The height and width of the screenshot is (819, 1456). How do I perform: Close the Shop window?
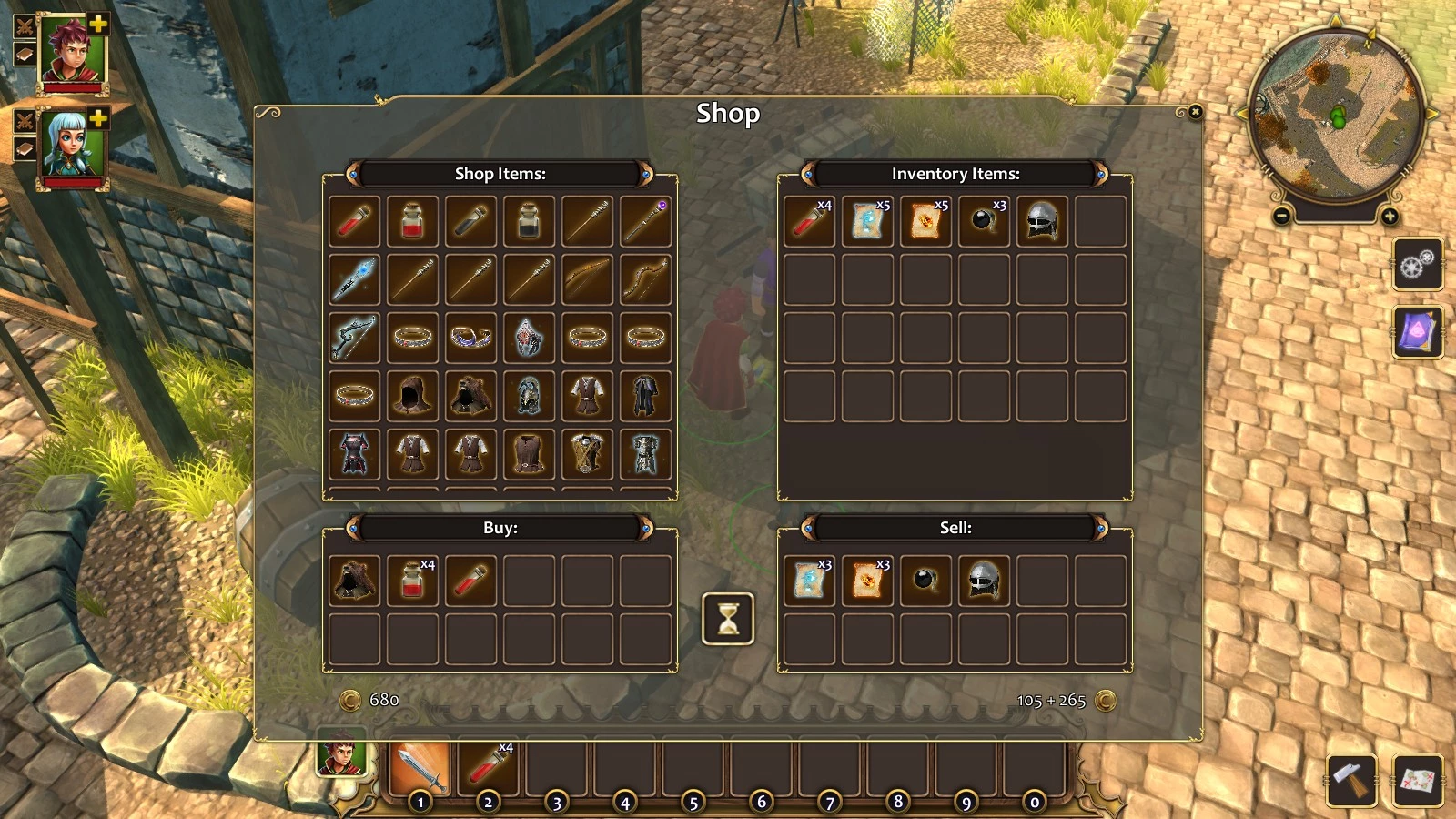click(x=1195, y=112)
